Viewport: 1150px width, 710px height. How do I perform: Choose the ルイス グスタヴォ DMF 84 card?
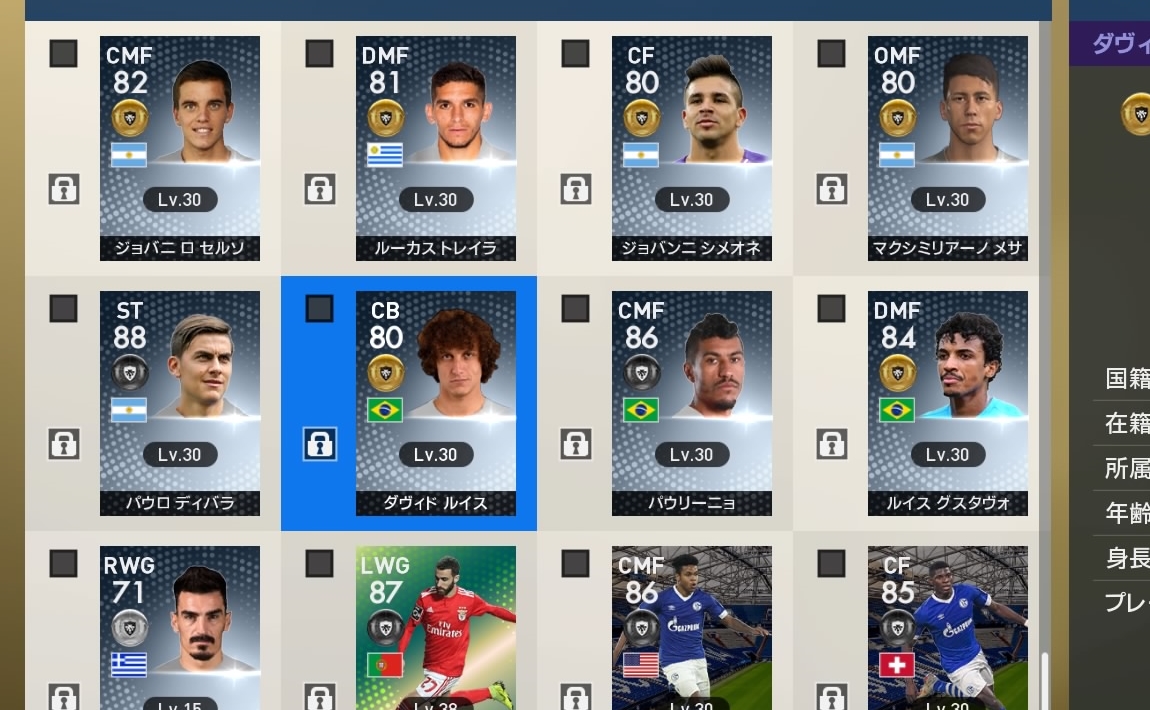(x=948, y=403)
